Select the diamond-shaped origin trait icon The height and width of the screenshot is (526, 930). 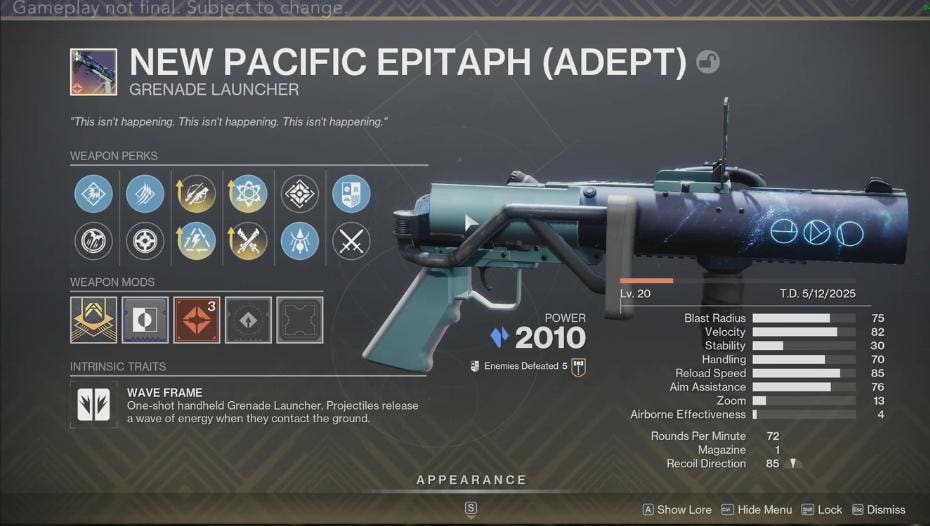tap(299, 193)
